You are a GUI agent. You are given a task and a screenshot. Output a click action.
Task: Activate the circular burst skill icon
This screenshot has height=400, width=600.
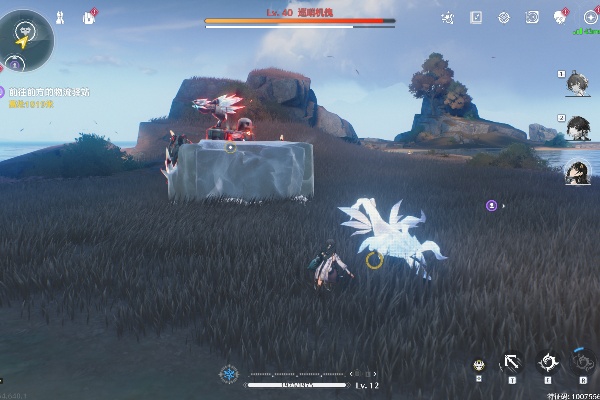pos(548,363)
